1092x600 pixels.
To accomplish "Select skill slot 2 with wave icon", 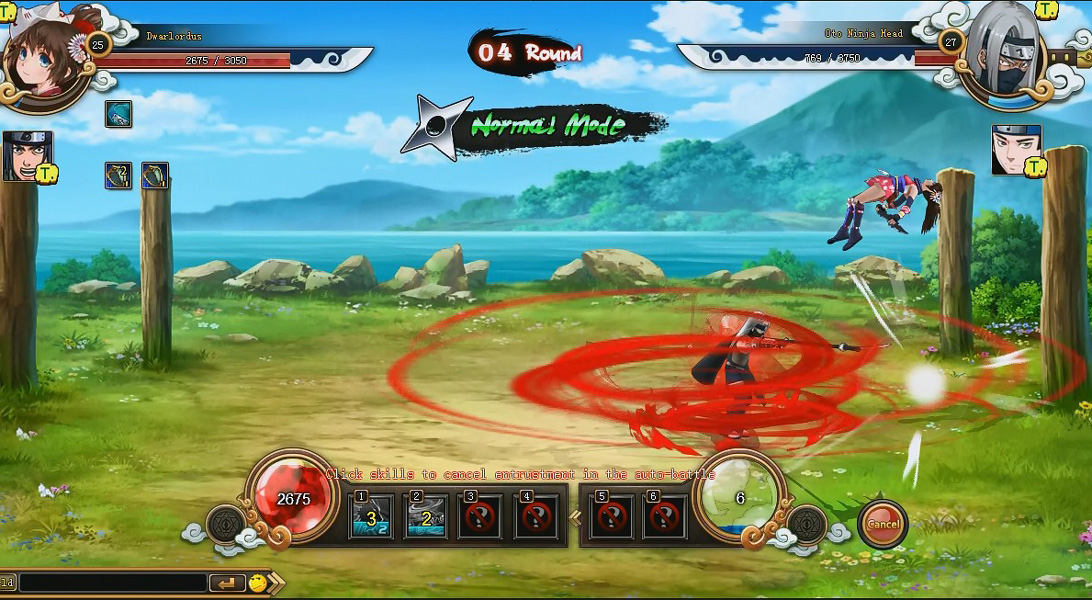I will click(x=426, y=517).
